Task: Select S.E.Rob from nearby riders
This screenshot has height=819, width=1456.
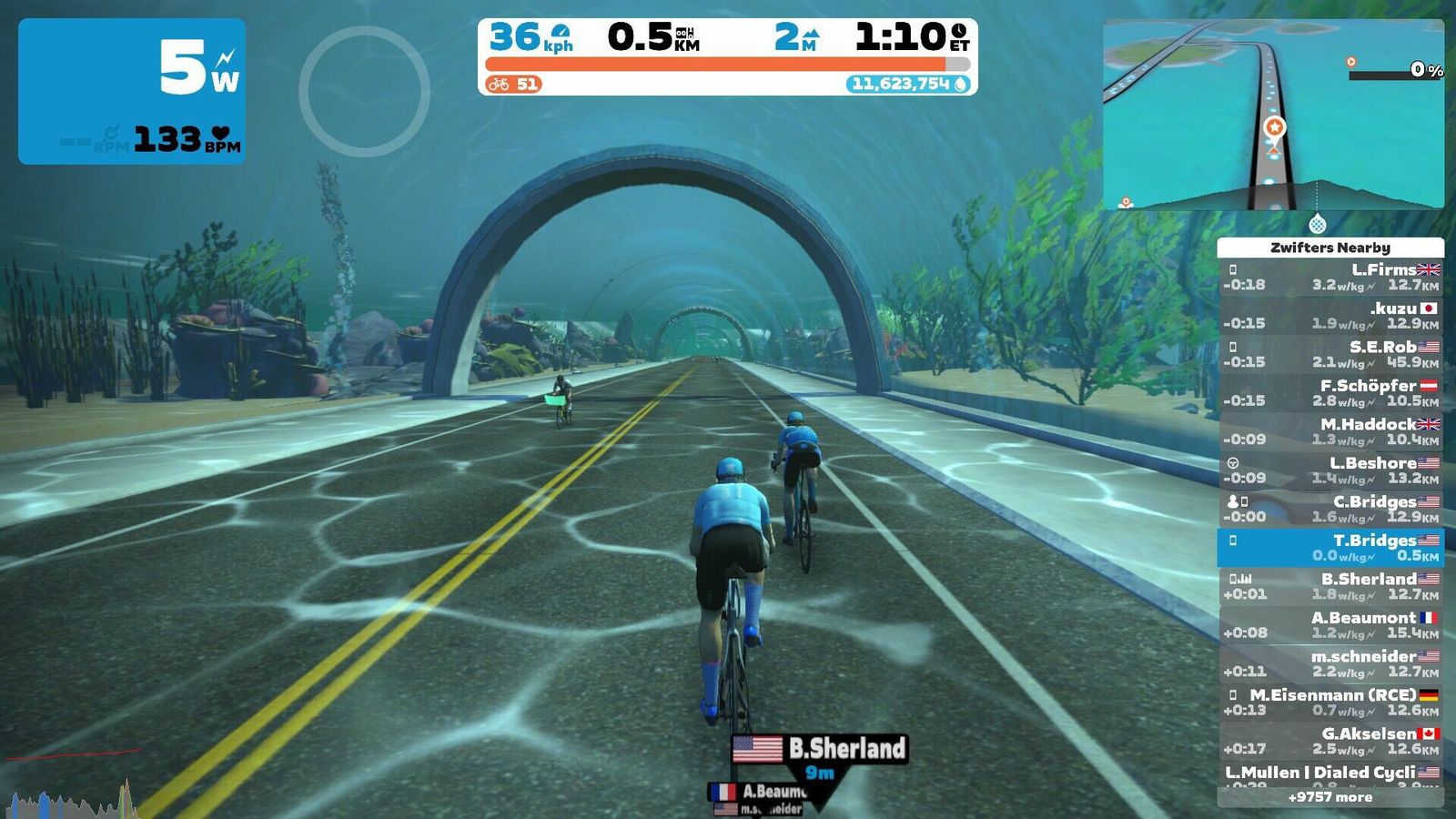Action: 1330,354
